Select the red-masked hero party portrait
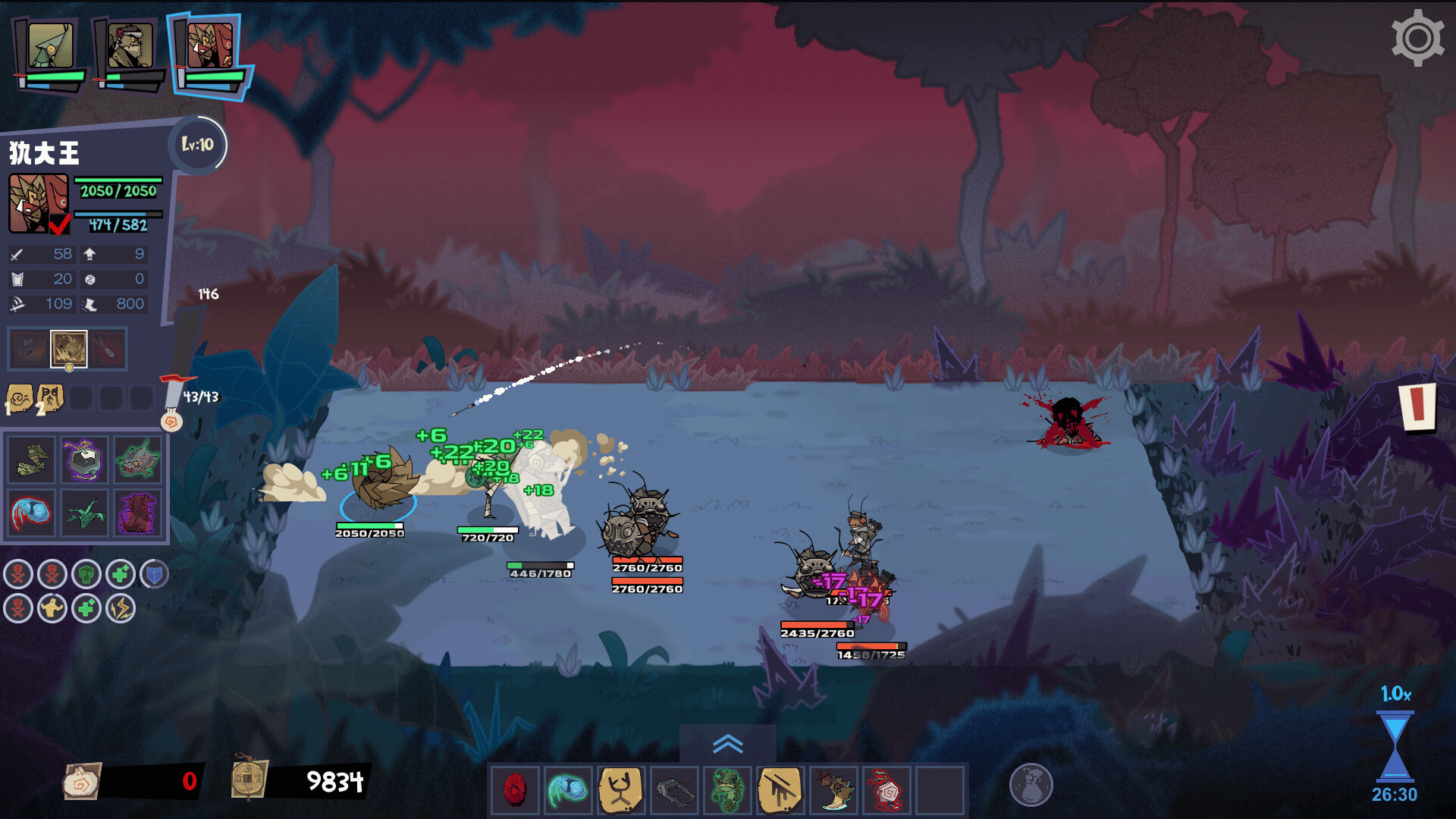 point(209,45)
